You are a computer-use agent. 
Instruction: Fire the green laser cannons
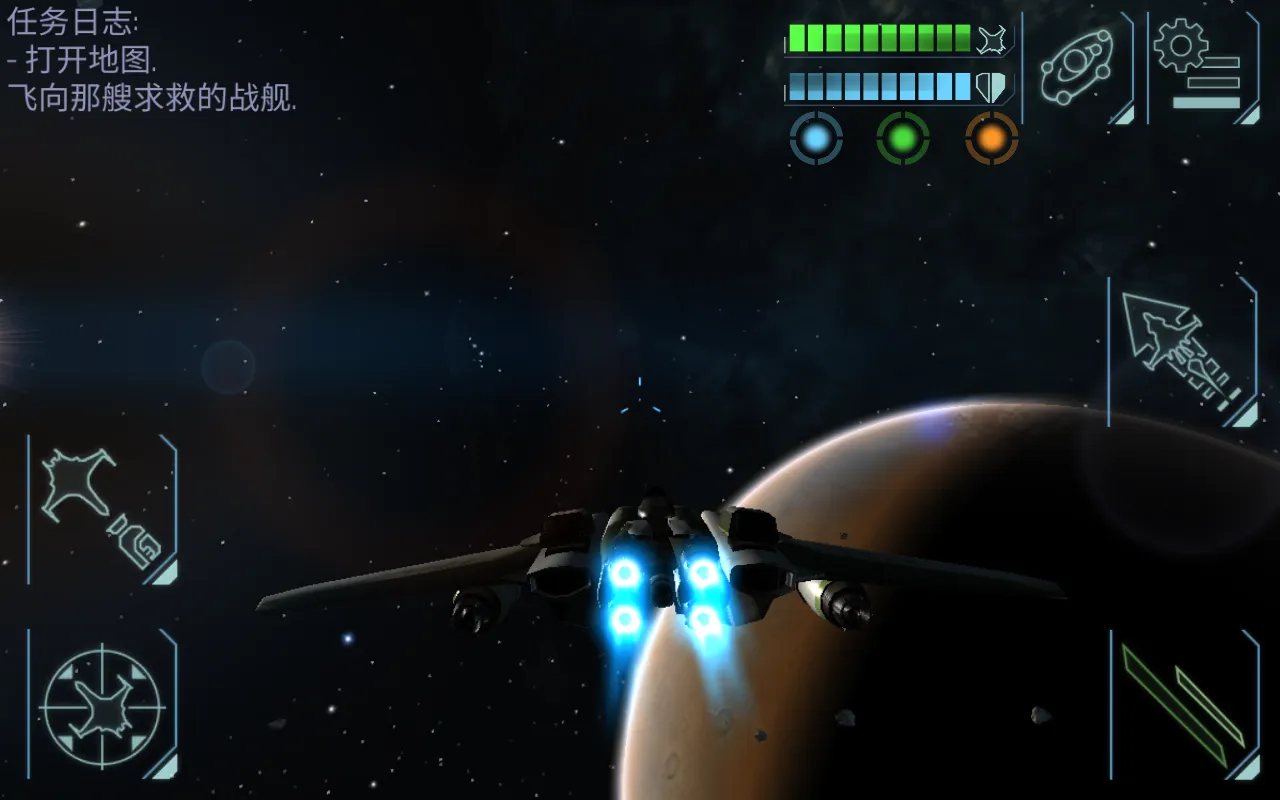click(x=1184, y=706)
